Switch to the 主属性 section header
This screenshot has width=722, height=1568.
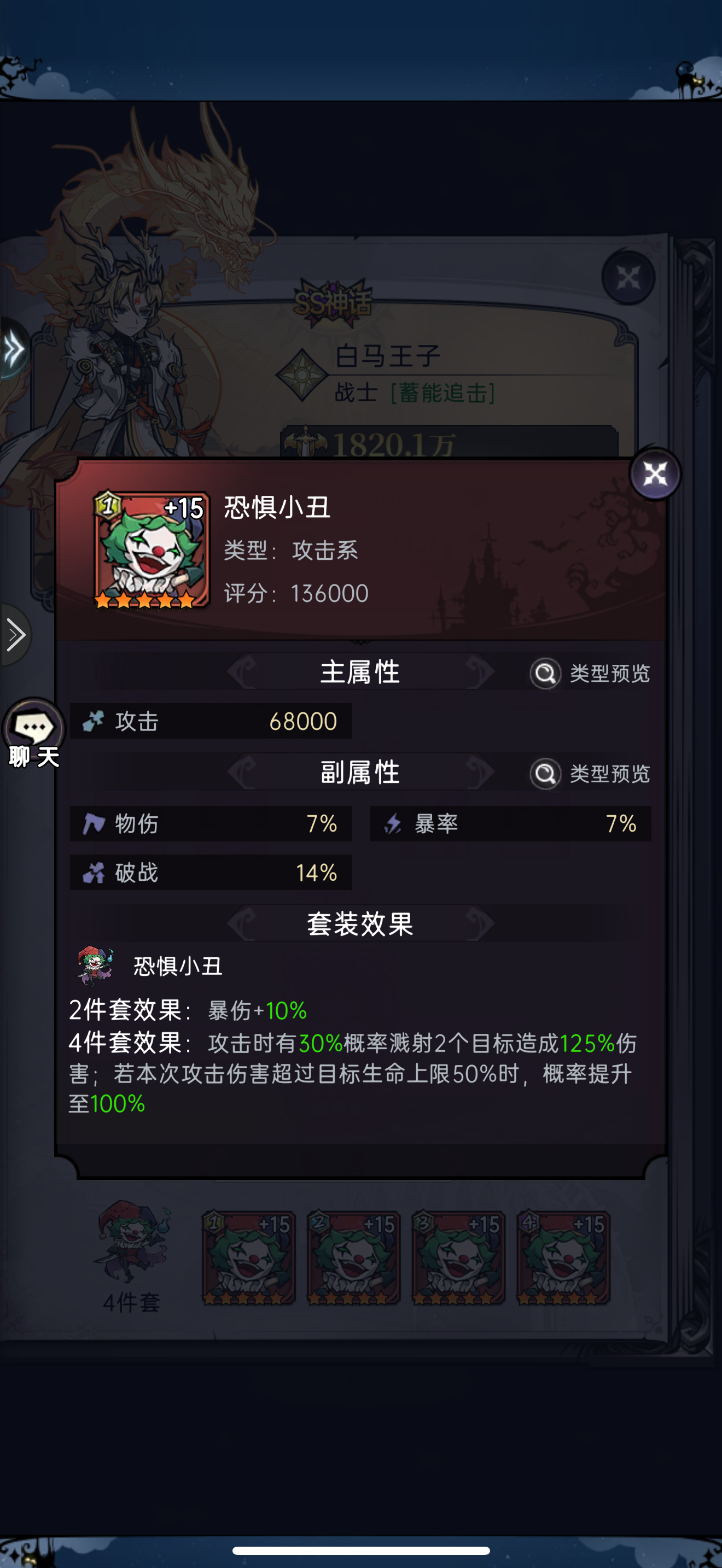point(360,673)
